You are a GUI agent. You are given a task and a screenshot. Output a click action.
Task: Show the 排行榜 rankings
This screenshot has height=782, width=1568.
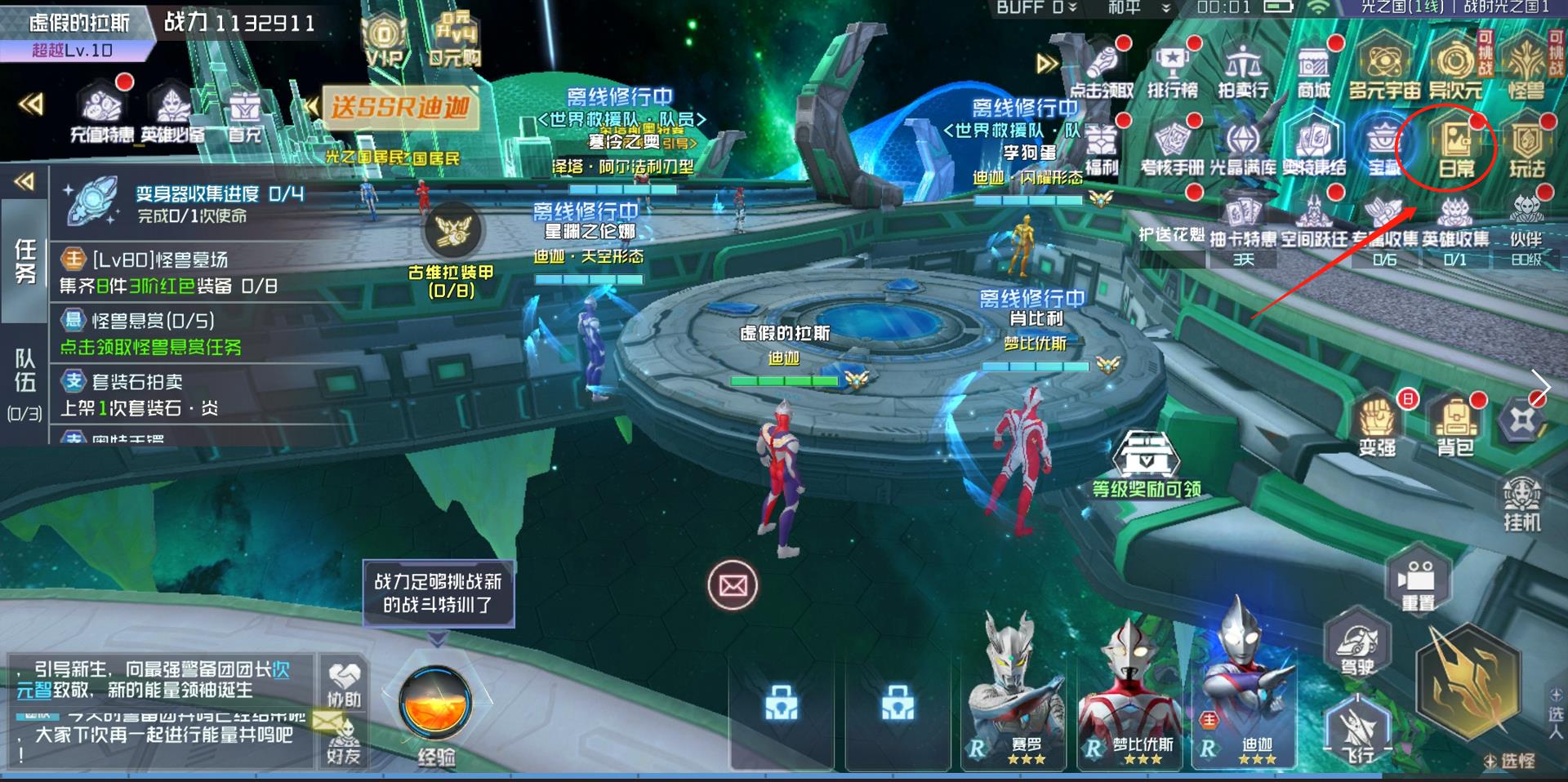click(x=1172, y=71)
